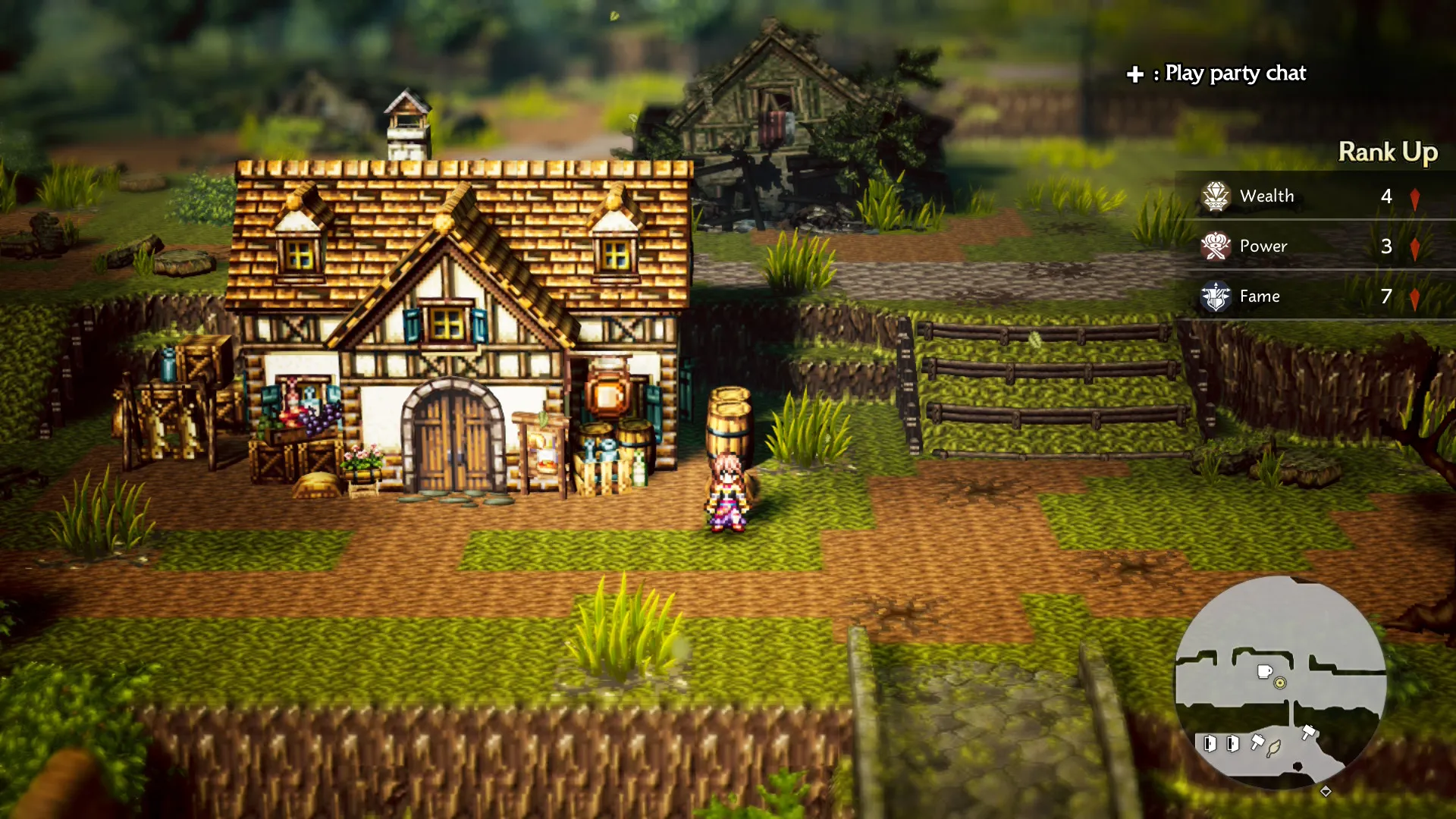Open the tavern cup icon on the minimap

1264,670
